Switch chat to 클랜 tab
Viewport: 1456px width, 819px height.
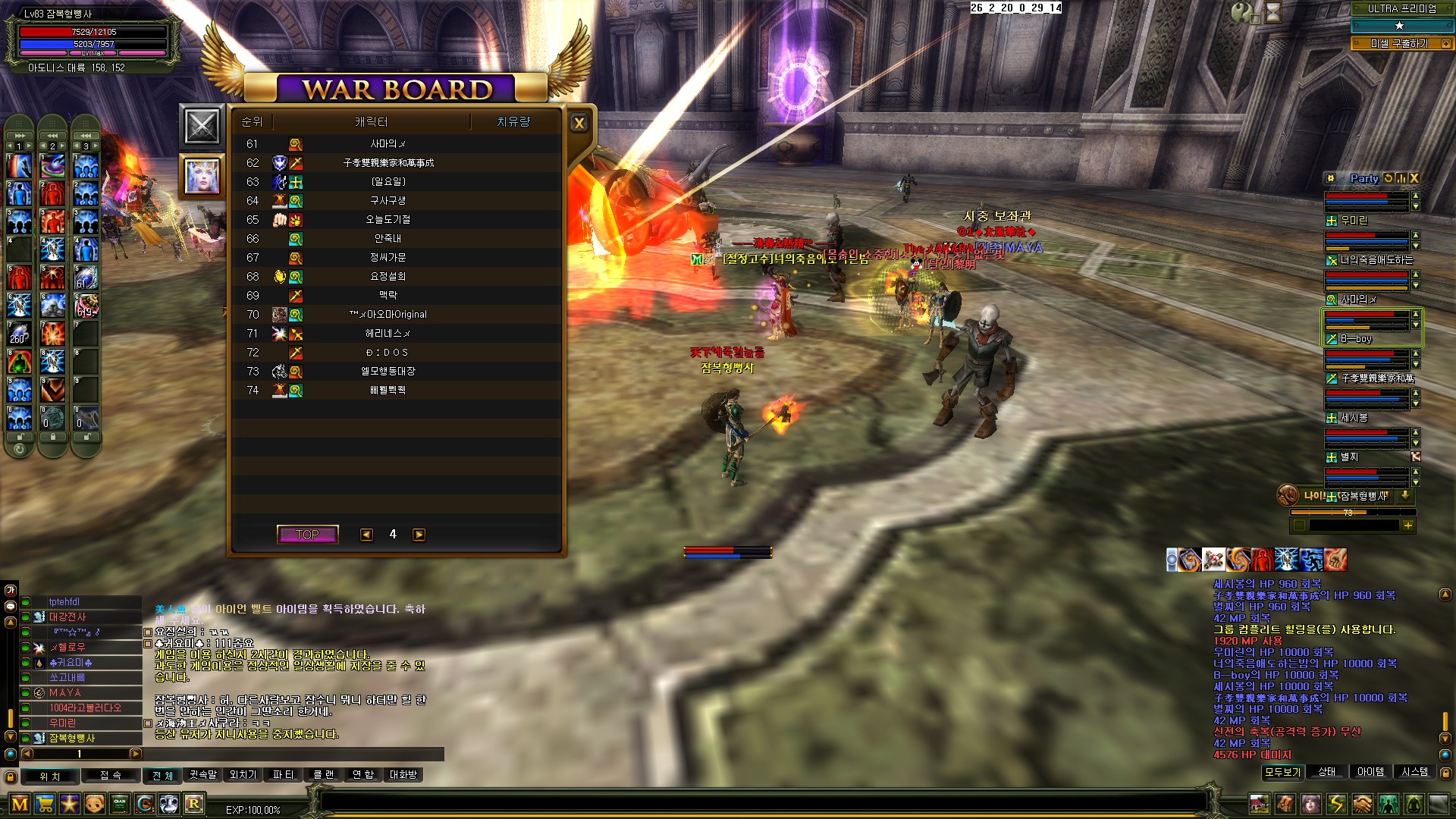coord(324,775)
